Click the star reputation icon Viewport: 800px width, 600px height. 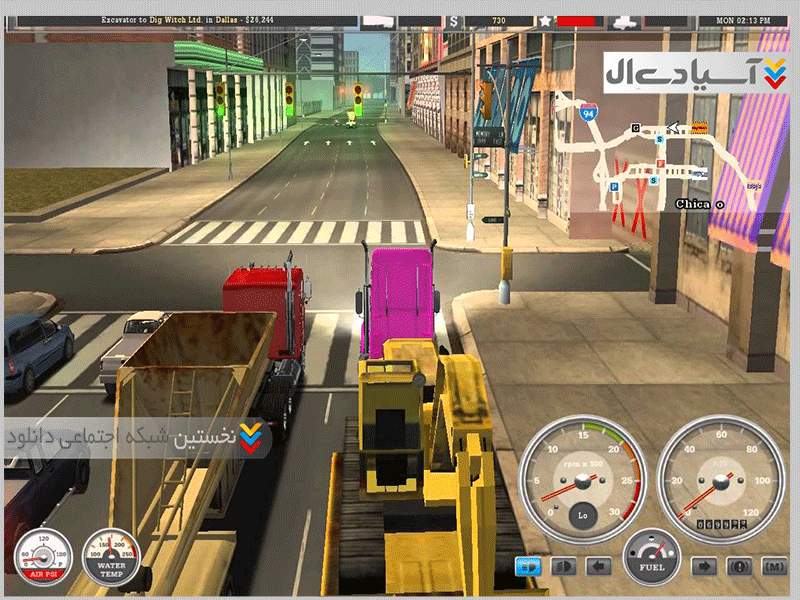pos(544,20)
